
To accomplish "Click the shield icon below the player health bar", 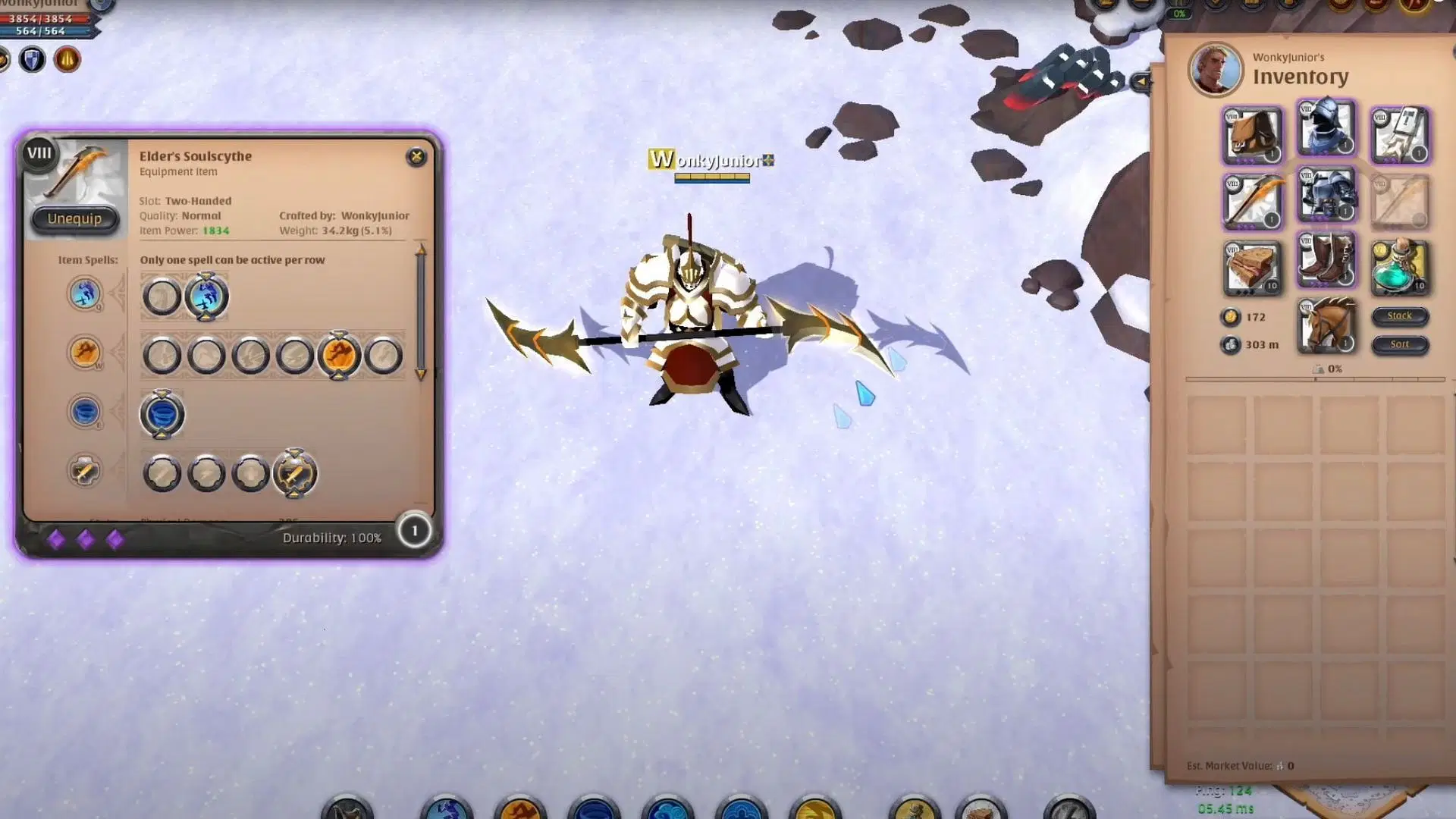I will (x=31, y=58).
